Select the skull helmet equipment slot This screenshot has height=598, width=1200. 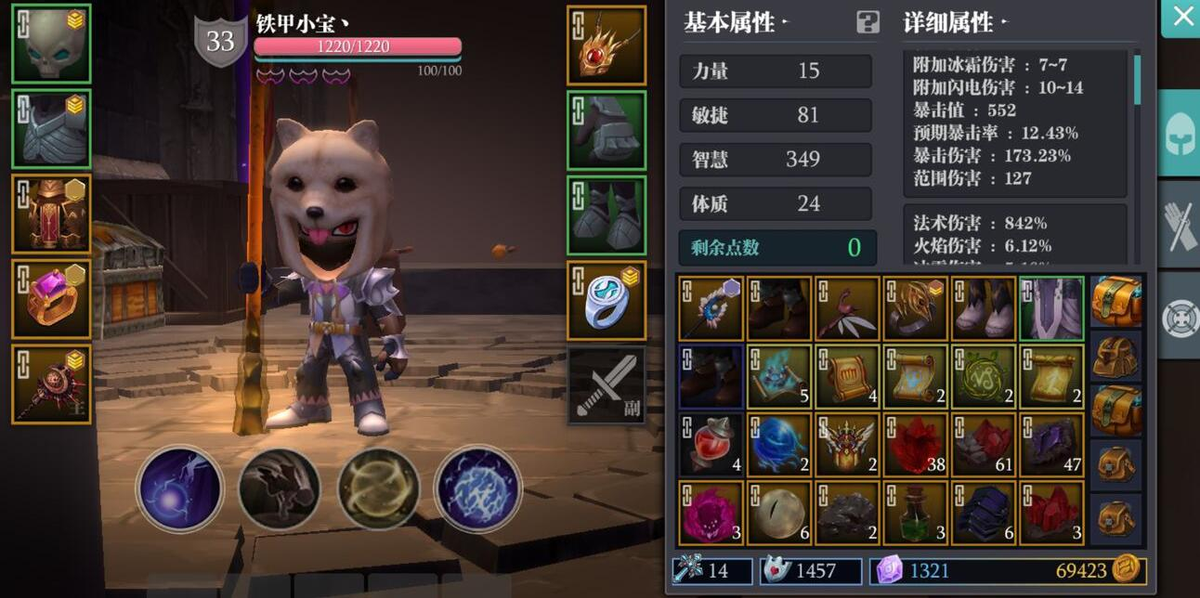tap(52, 44)
